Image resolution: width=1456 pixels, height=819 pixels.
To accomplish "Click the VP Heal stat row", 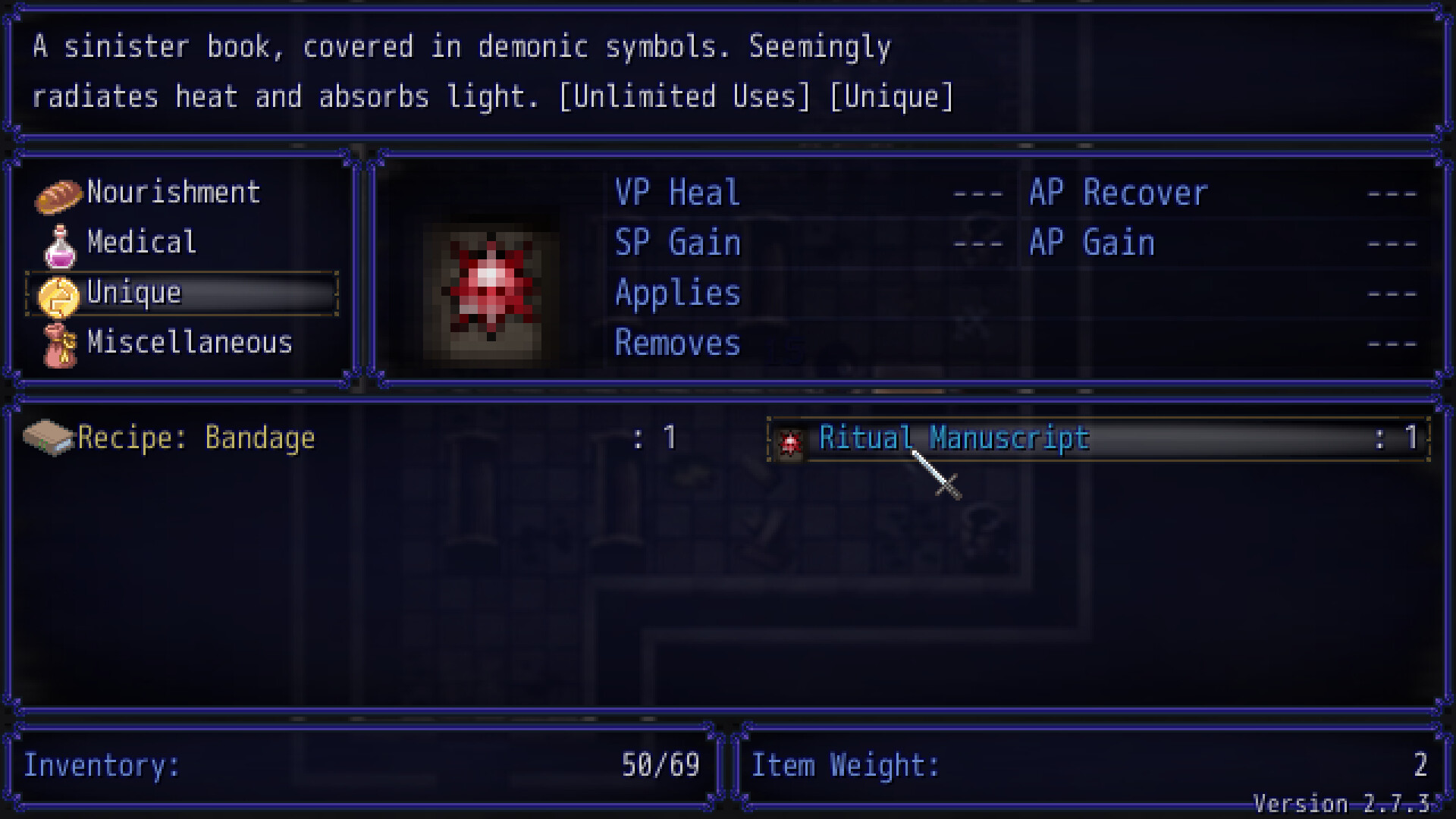I will point(676,193).
